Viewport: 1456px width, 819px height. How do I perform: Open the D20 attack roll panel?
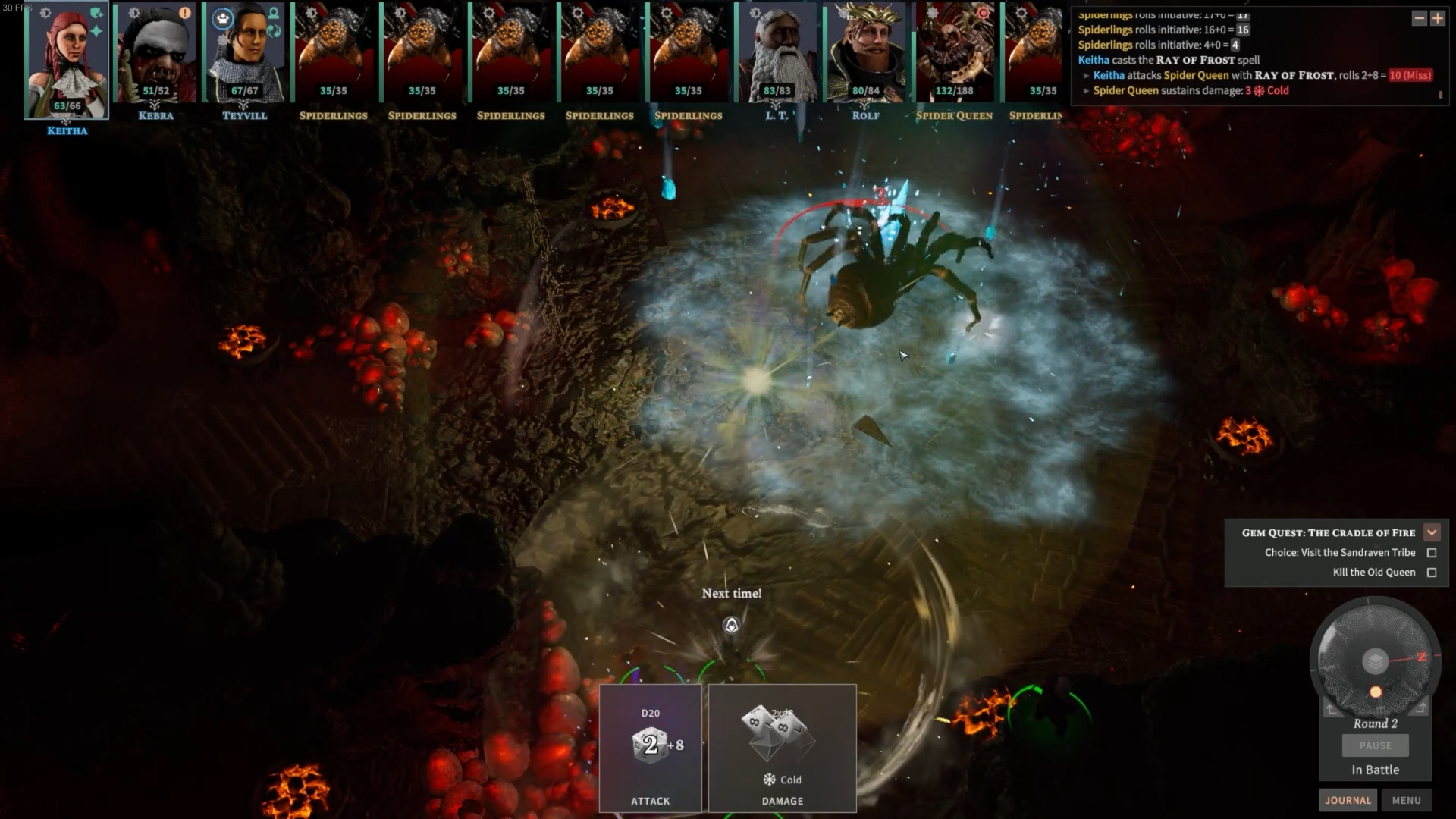click(651, 748)
